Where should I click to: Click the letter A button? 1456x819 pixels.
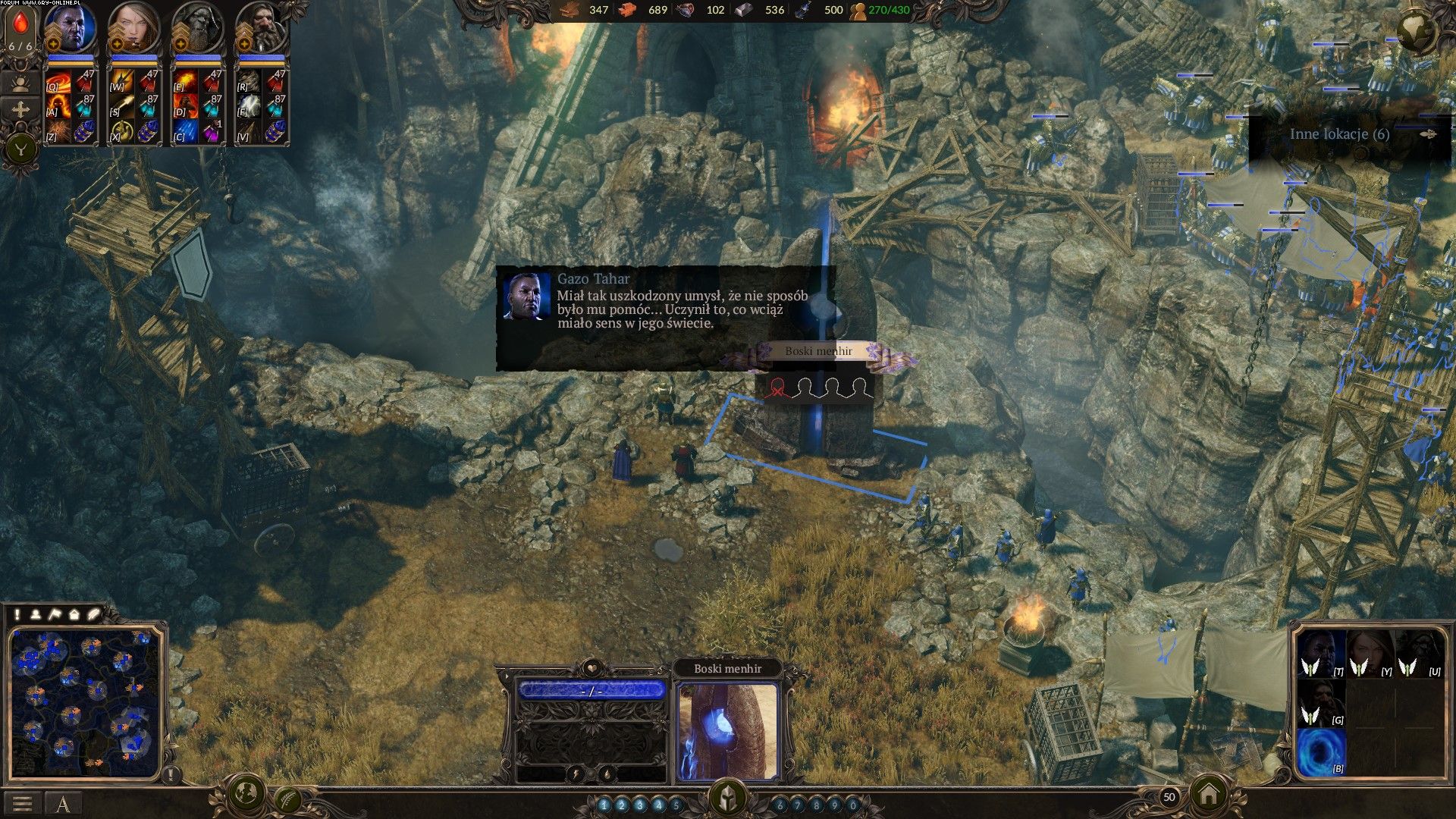pos(63,804)
